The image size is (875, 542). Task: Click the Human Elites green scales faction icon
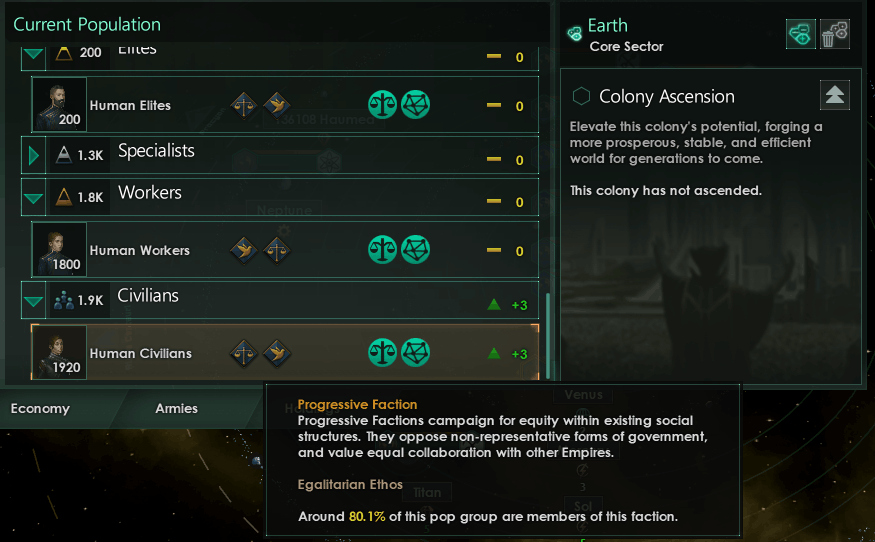383,105
